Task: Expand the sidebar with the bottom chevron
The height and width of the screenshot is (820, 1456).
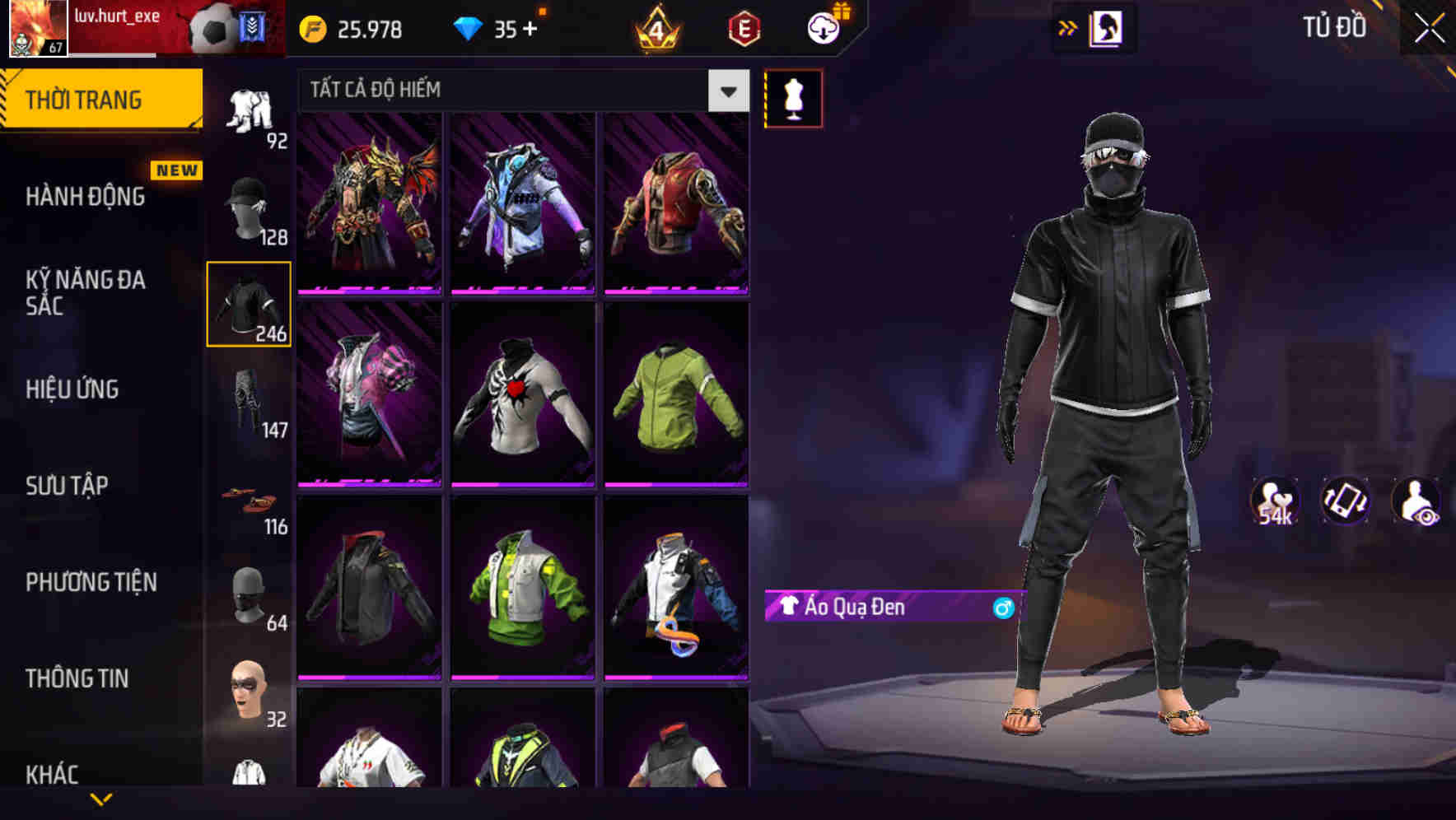Action: point(101,800)
